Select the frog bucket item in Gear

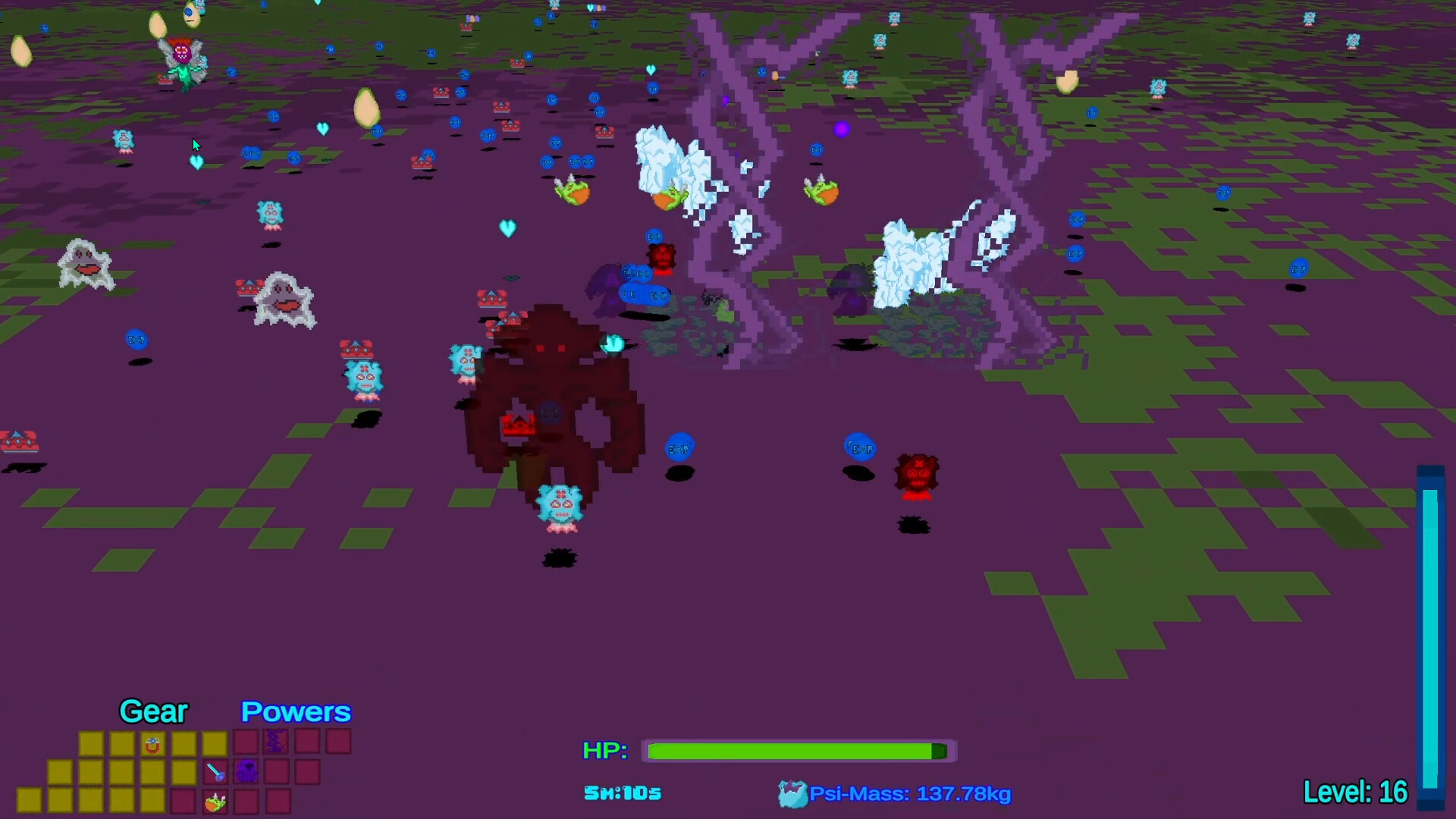coord(216,802)
